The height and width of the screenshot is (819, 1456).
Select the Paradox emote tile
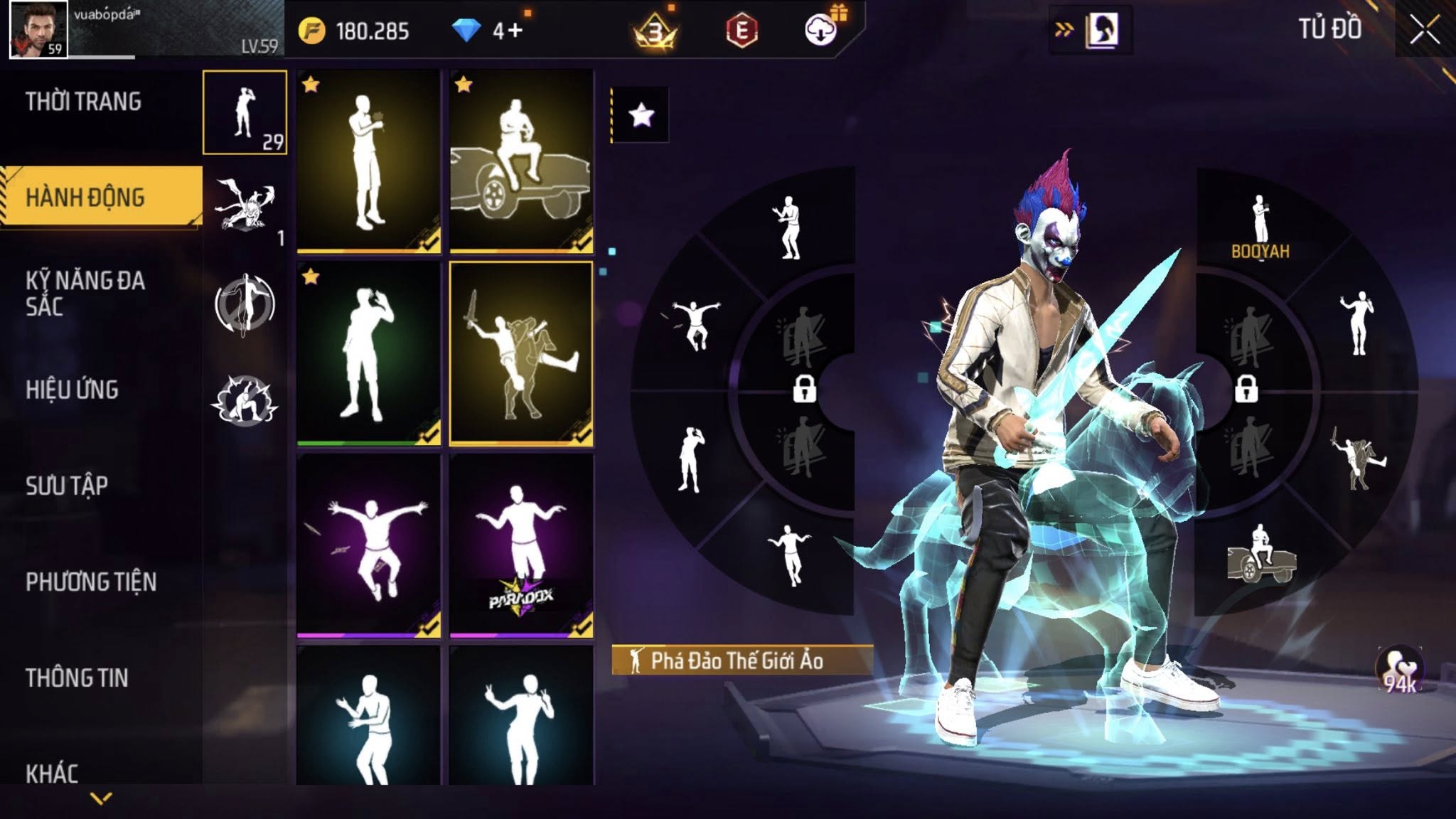pos(521,545)
